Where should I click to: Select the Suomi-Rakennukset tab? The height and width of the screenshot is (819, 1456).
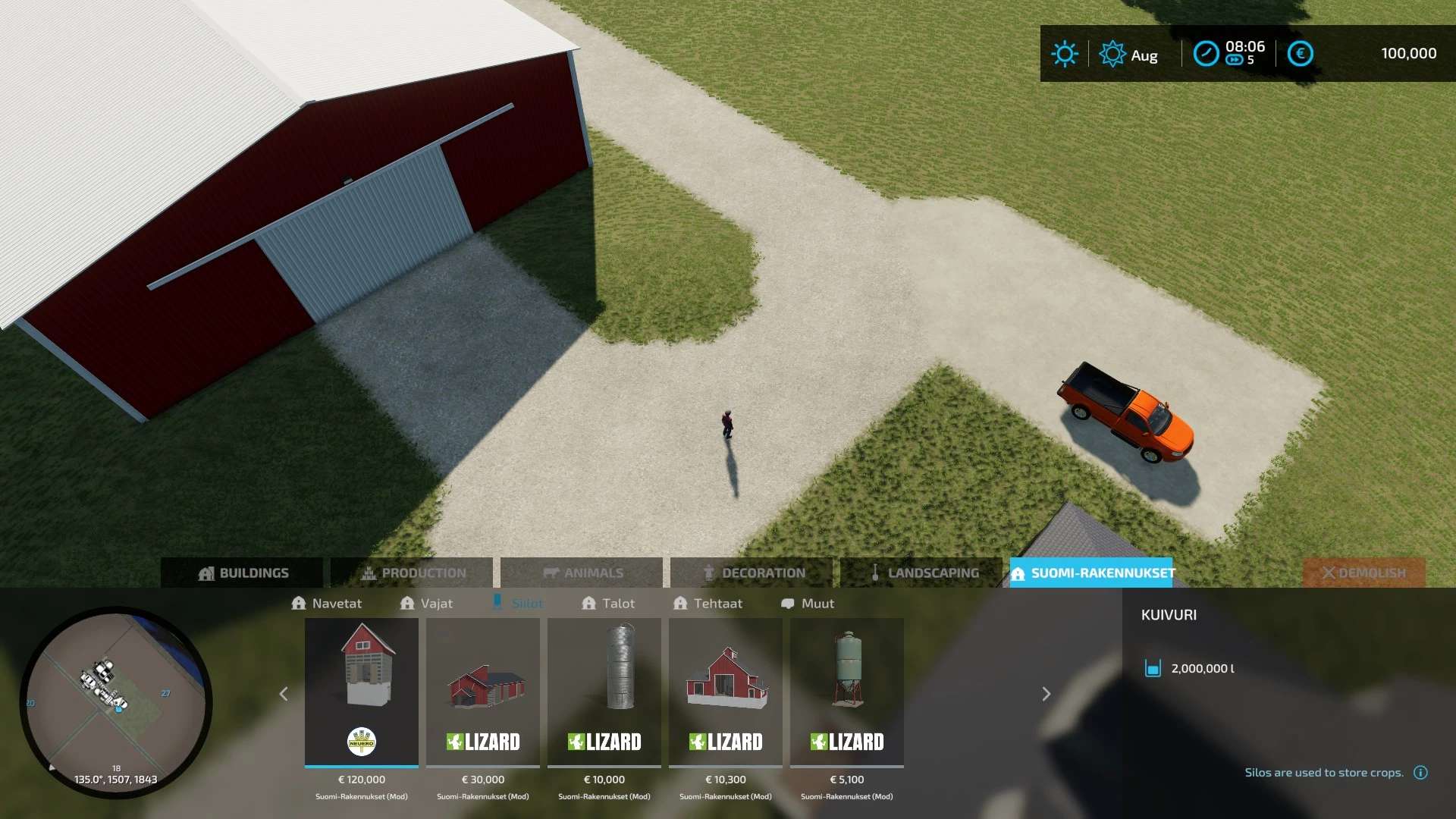1092,573
